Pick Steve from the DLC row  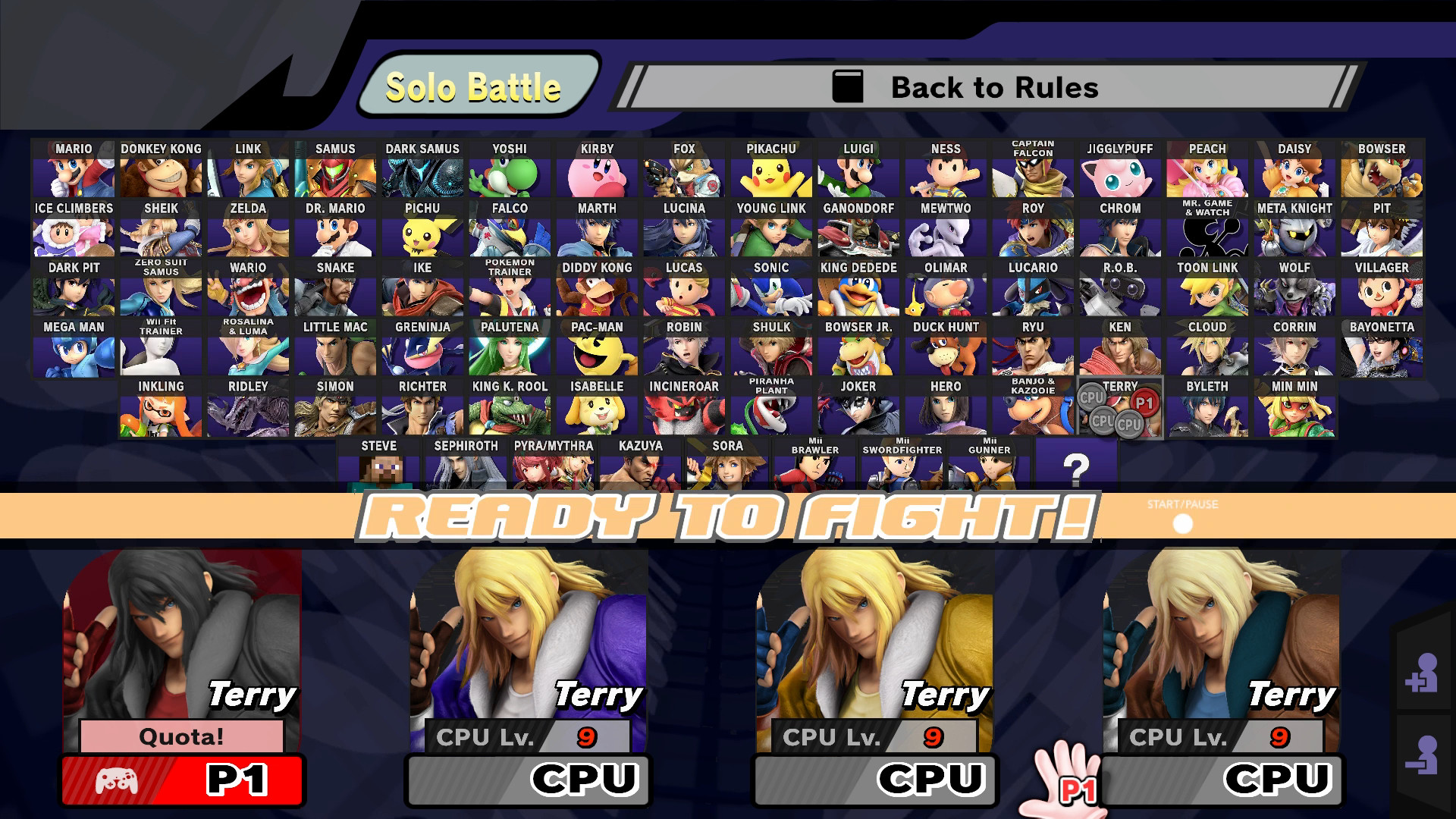[378, 466]
